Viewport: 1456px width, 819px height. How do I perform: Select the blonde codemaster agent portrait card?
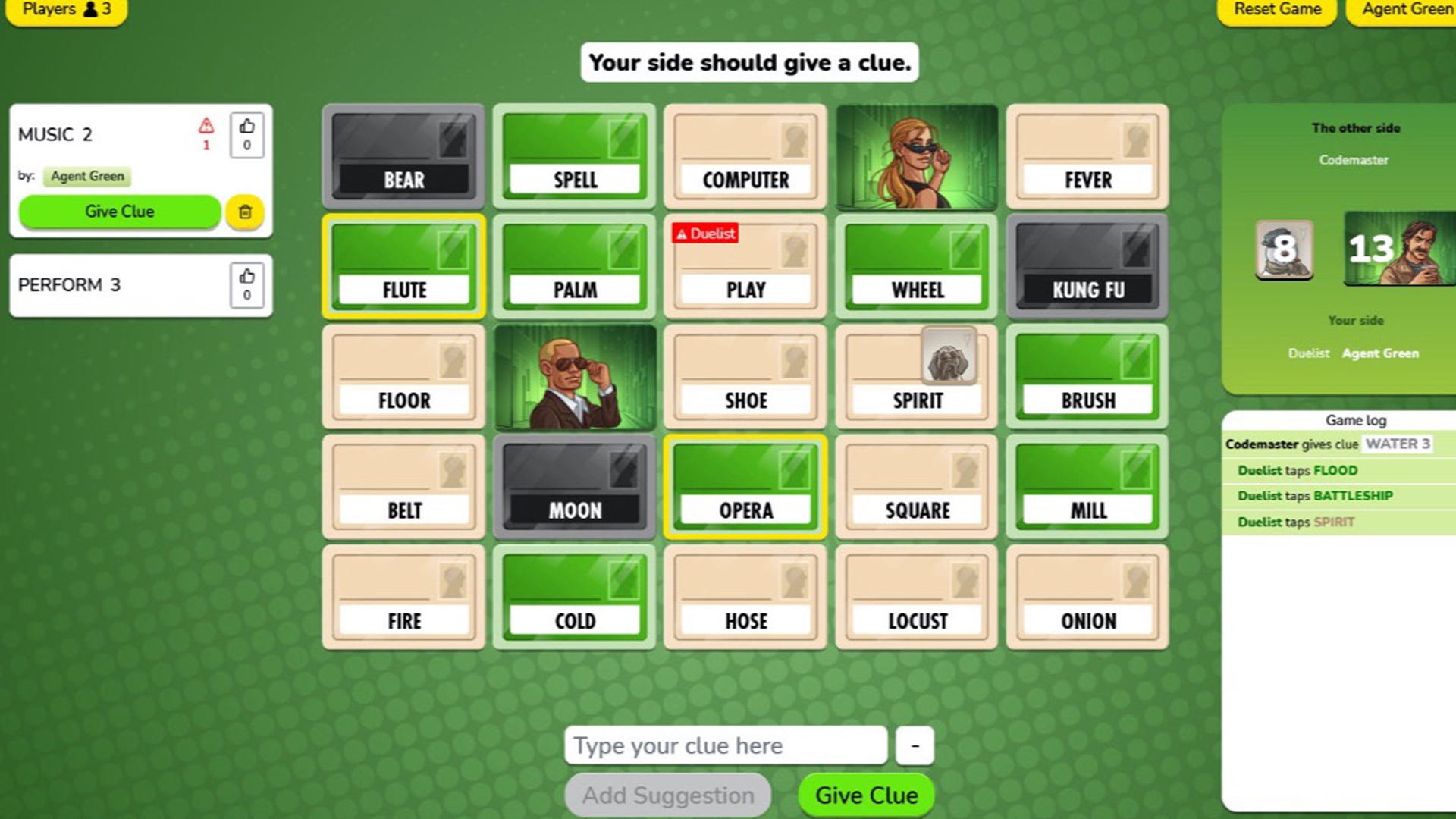(916, 157)
